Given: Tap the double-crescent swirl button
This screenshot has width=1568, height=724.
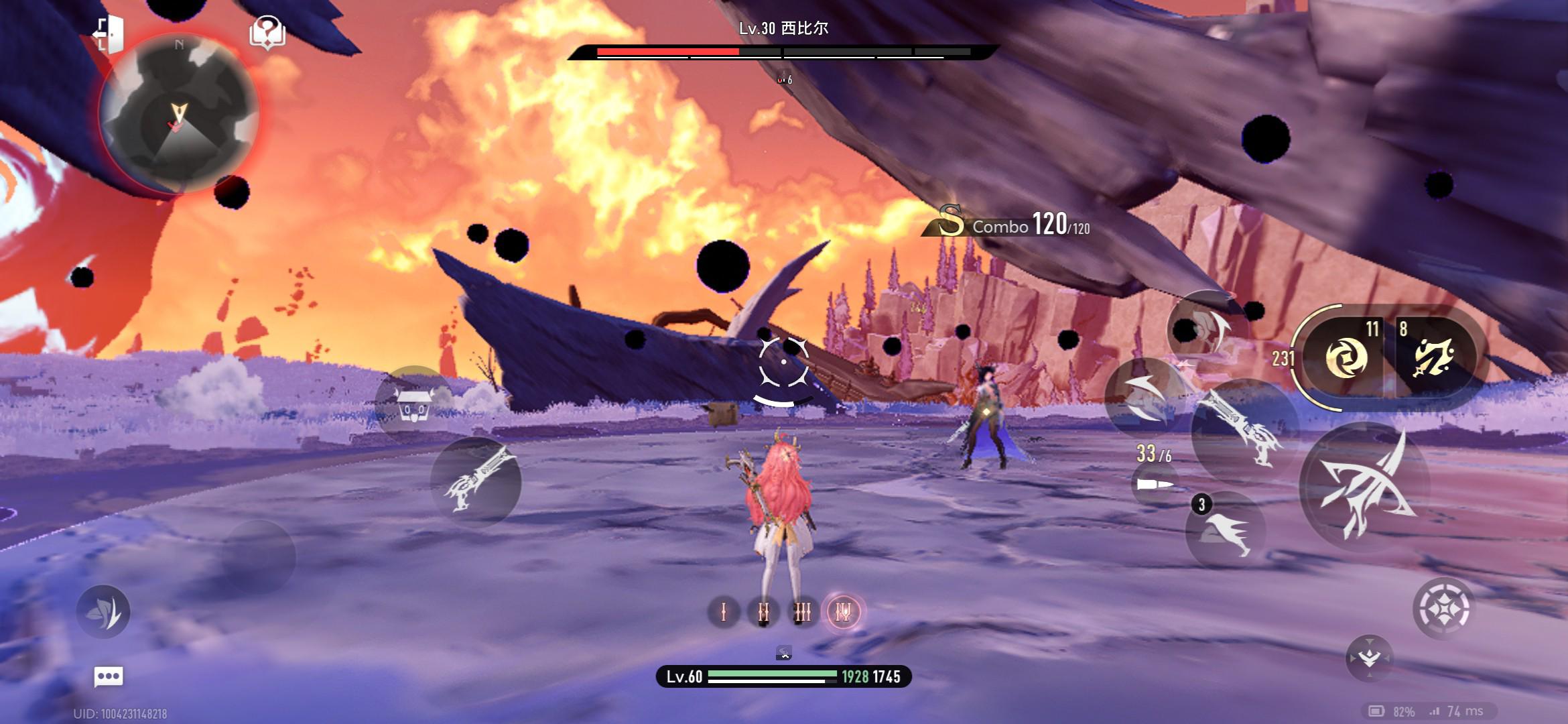Looking at the screenshot, I should click(x=1143, y=398).
